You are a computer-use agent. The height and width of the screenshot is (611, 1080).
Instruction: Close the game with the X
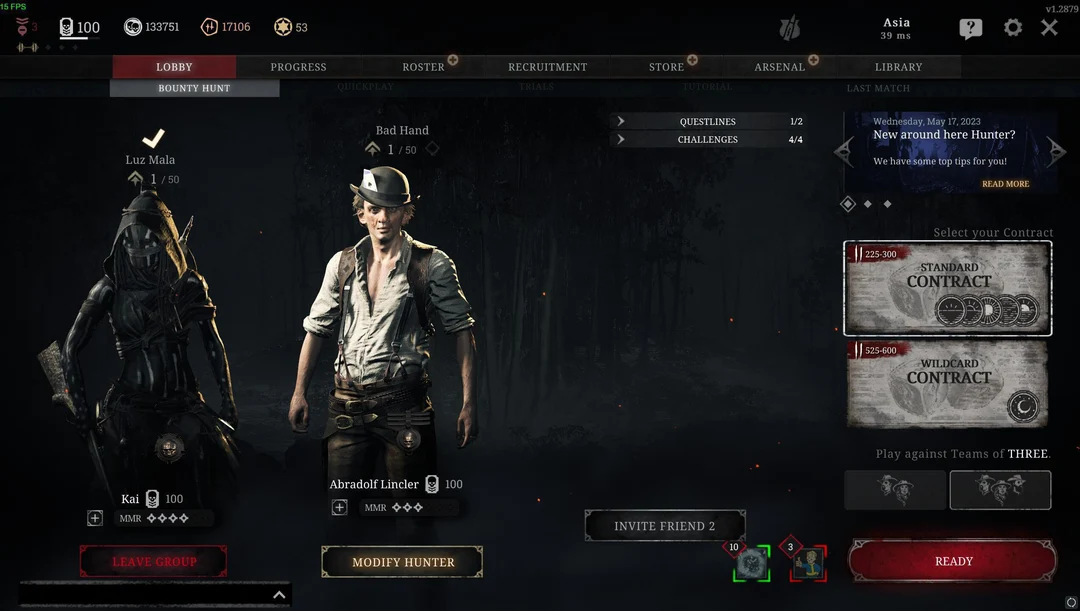coord(1049,28)
